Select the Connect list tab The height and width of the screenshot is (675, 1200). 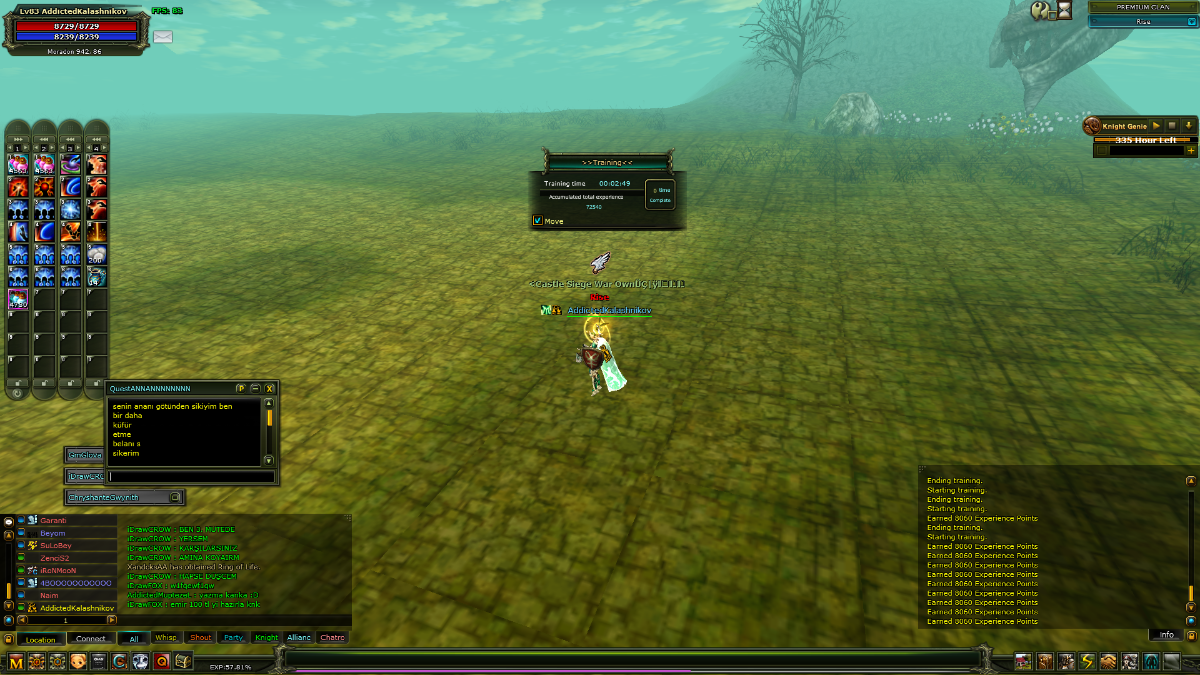click(x=90, y=639)
